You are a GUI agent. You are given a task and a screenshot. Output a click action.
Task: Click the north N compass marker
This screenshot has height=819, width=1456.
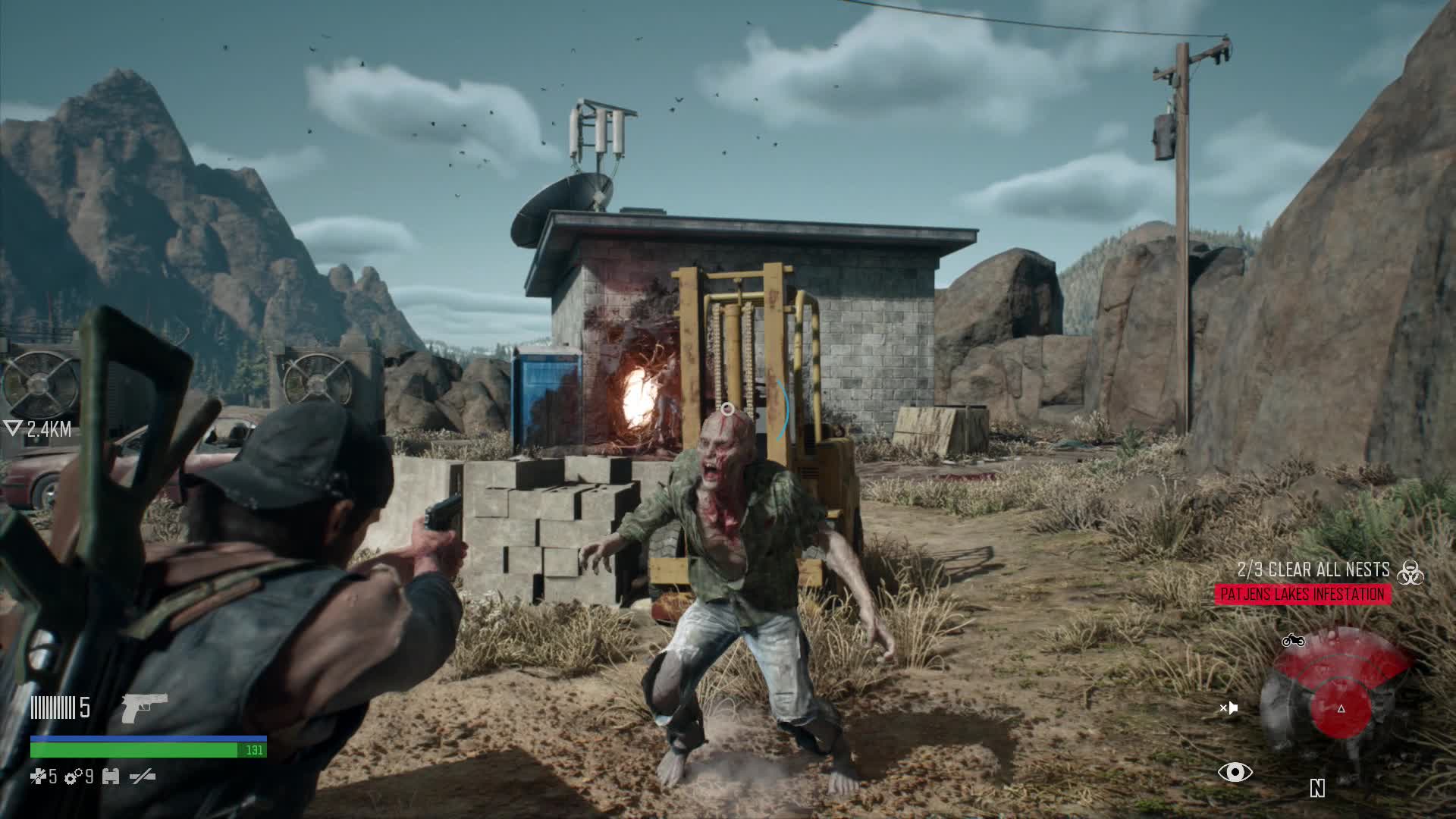[1317, 789]
